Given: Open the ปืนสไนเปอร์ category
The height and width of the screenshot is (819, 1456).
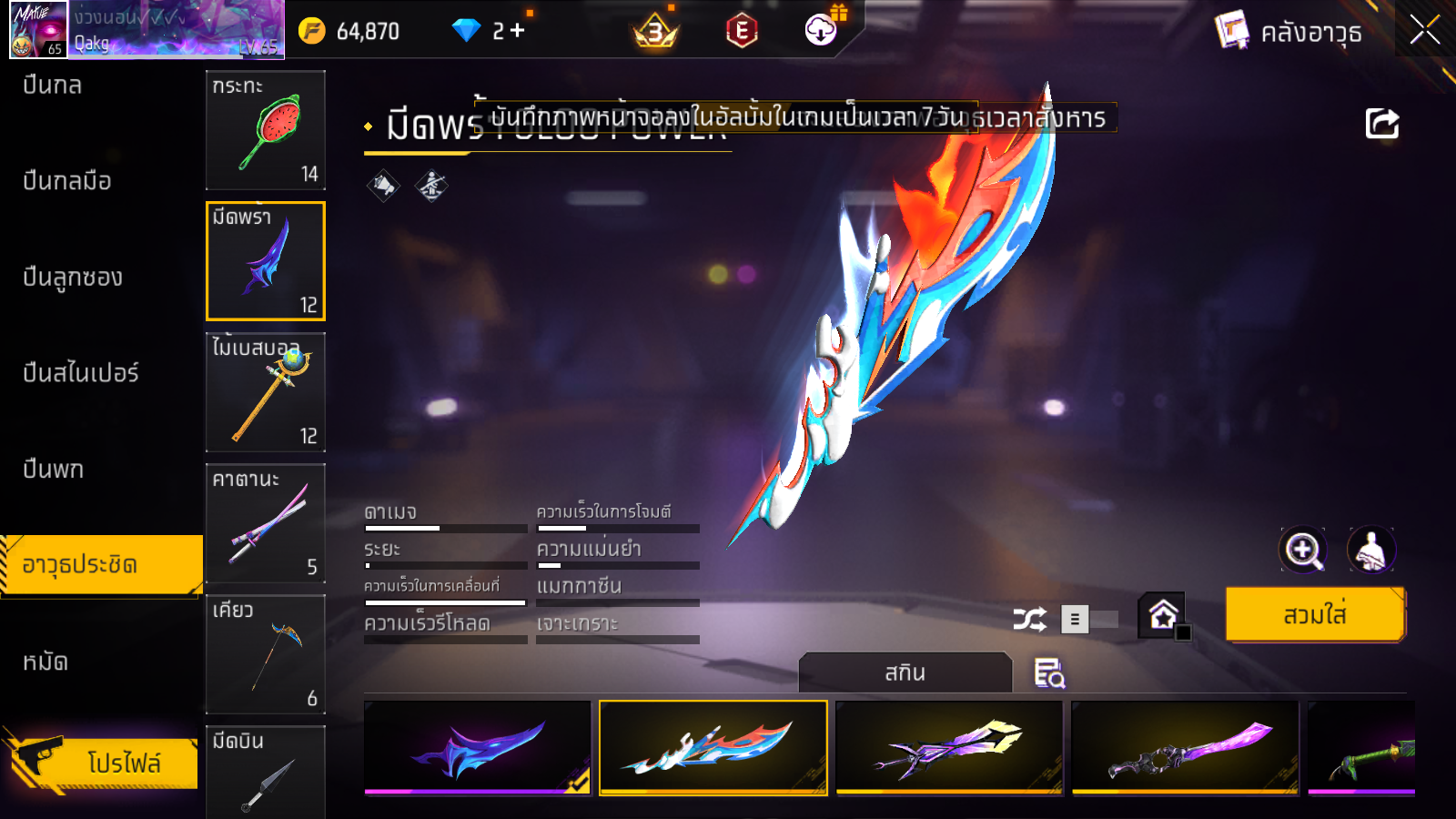Looking at the screenshot, I should click(81, 373).
